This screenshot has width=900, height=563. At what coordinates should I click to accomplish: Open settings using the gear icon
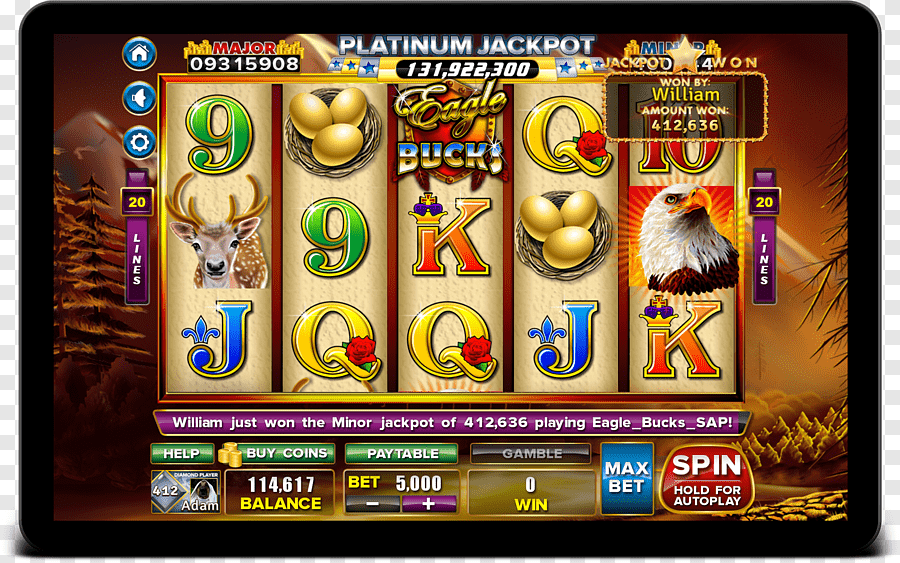click(x=139, y=142)
